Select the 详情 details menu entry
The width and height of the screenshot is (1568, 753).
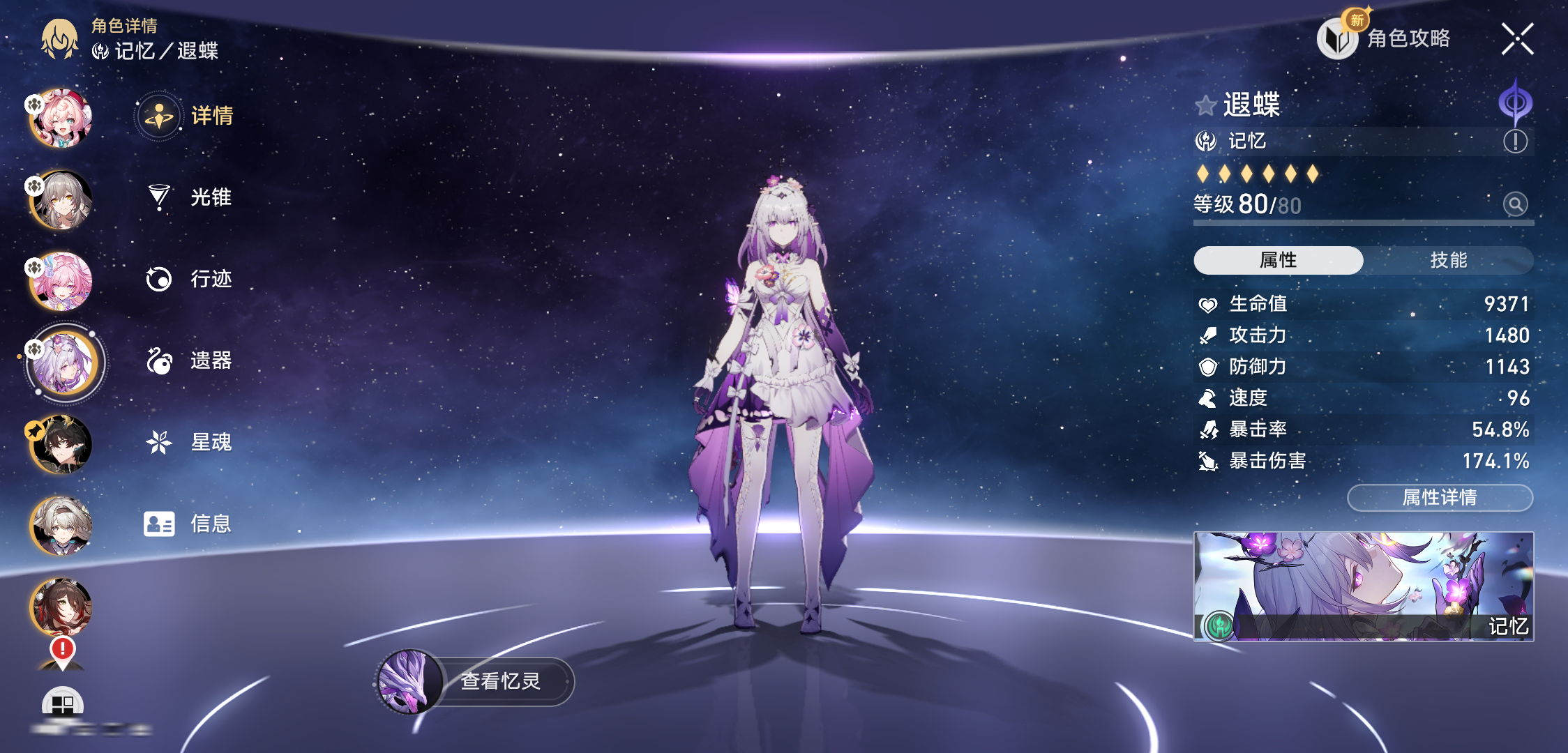186,116
